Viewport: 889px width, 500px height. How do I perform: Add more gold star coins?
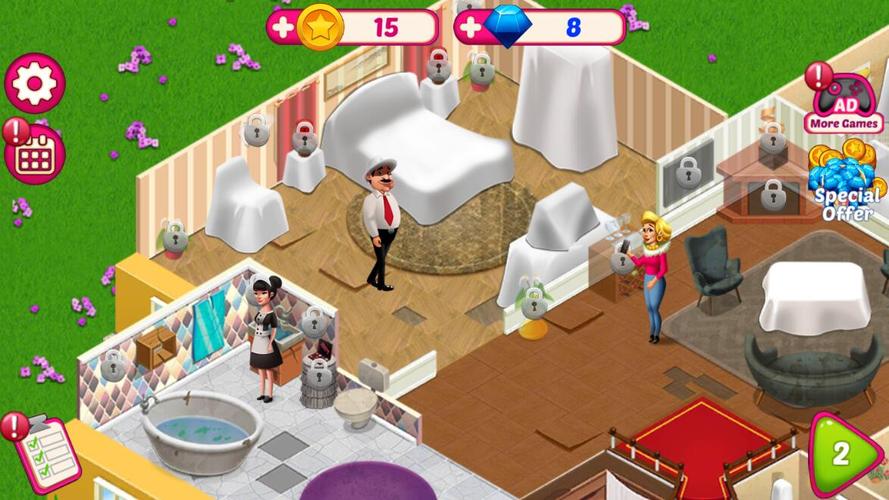click(283, 27)
